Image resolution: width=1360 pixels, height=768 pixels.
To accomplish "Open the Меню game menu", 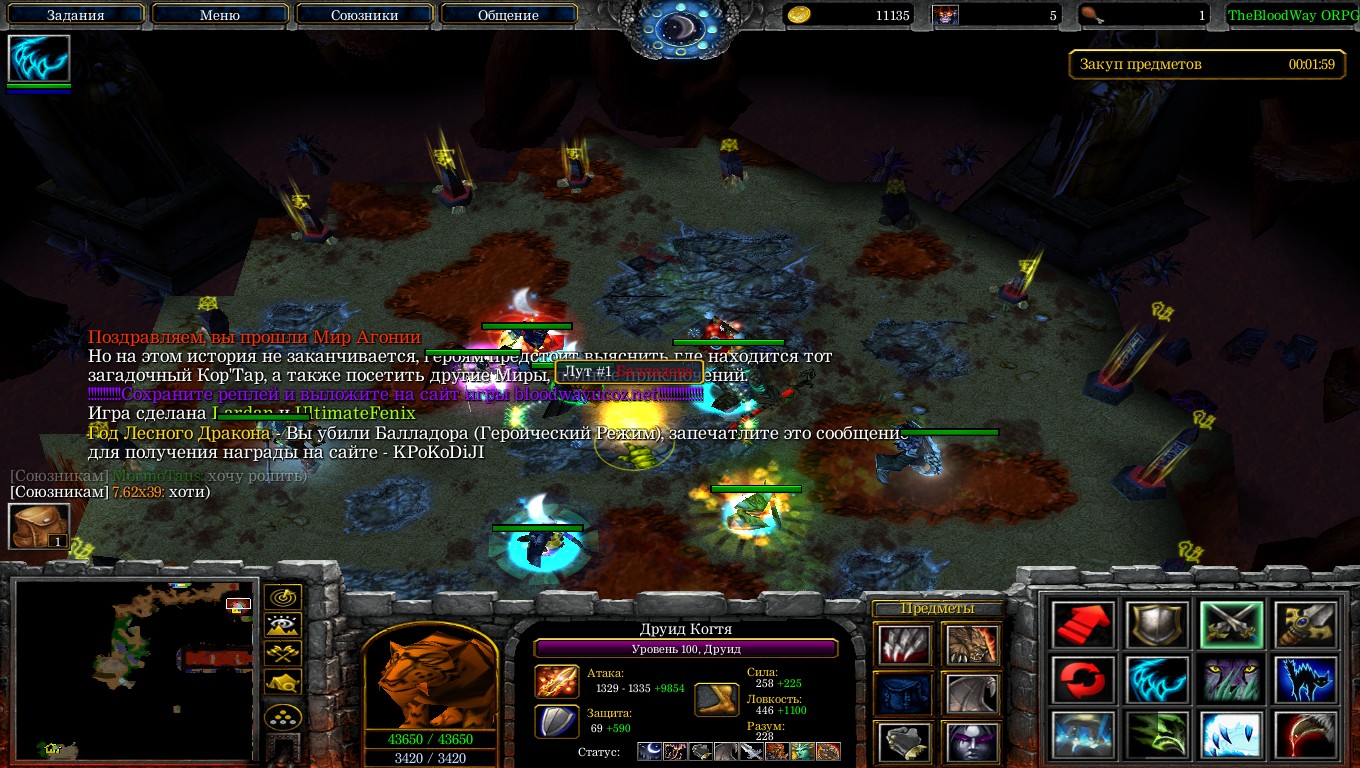I will click(219, 15).
